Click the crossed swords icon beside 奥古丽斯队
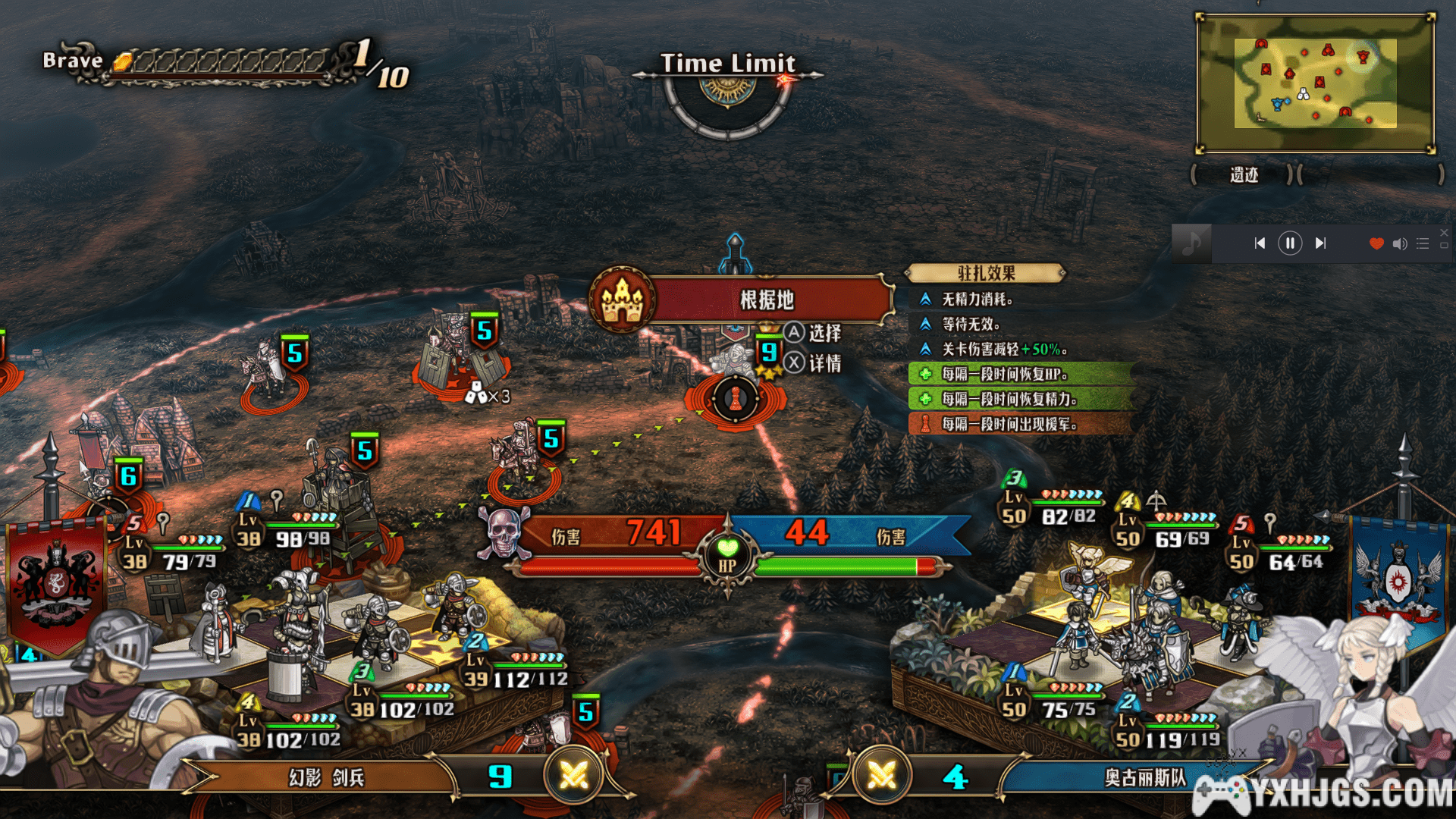 point(881,775)
